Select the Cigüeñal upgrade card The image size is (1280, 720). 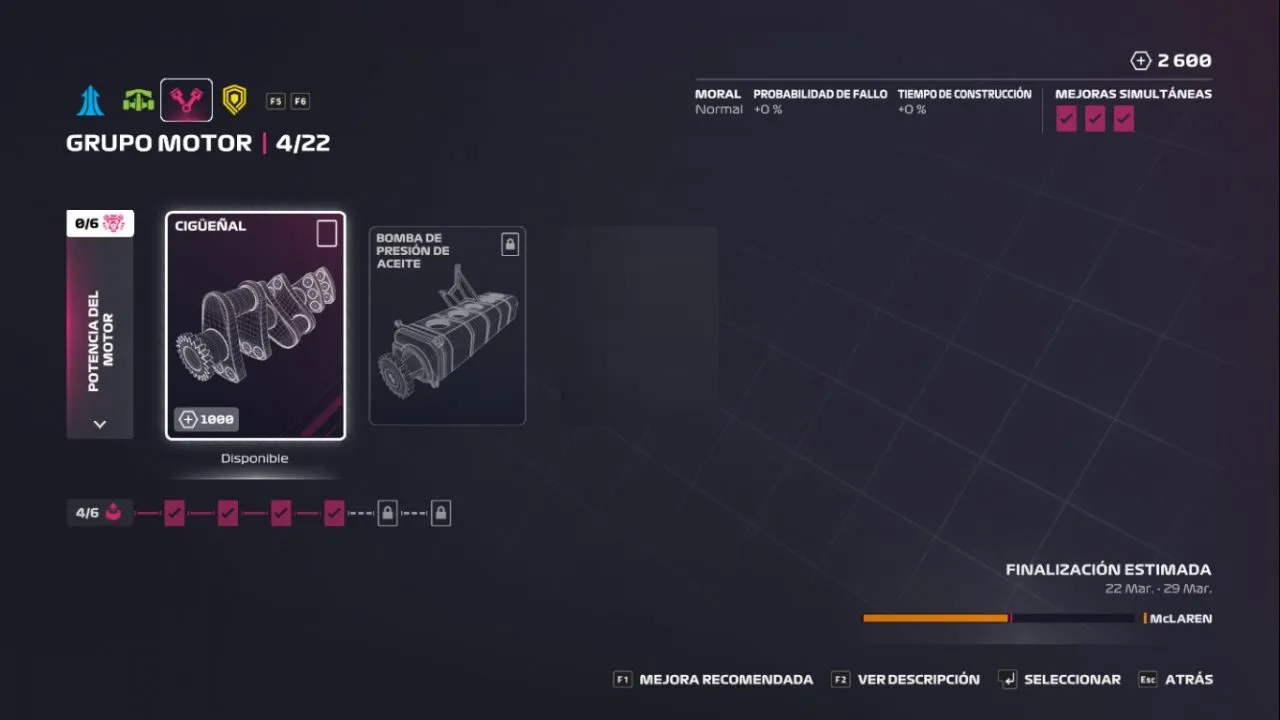255,325
